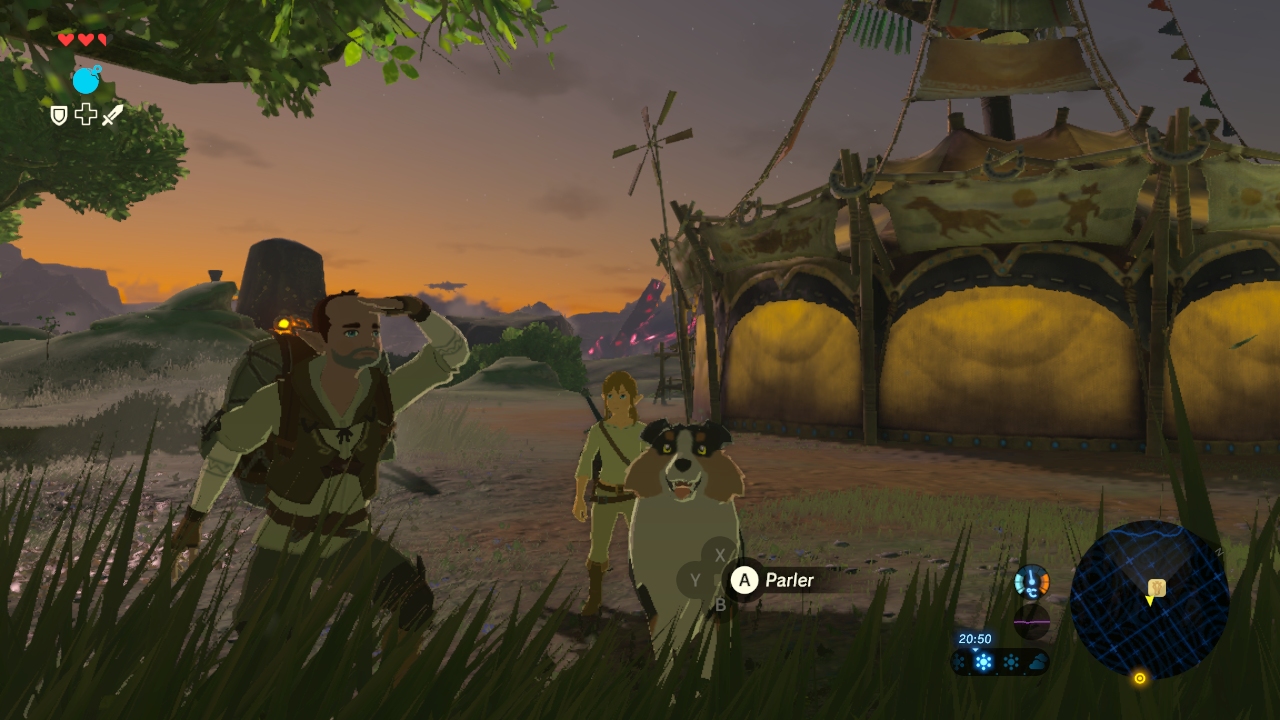Click the horse-head stable marker on the minimap
This screenshot has height=720, width=1280.
[1157, 587]
